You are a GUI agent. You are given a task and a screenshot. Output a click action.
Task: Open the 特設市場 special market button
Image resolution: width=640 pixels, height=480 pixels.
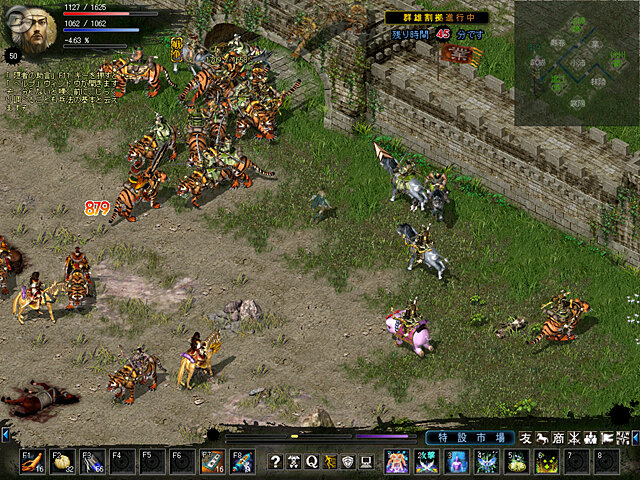pyautogui.click(x=469, y=438)
